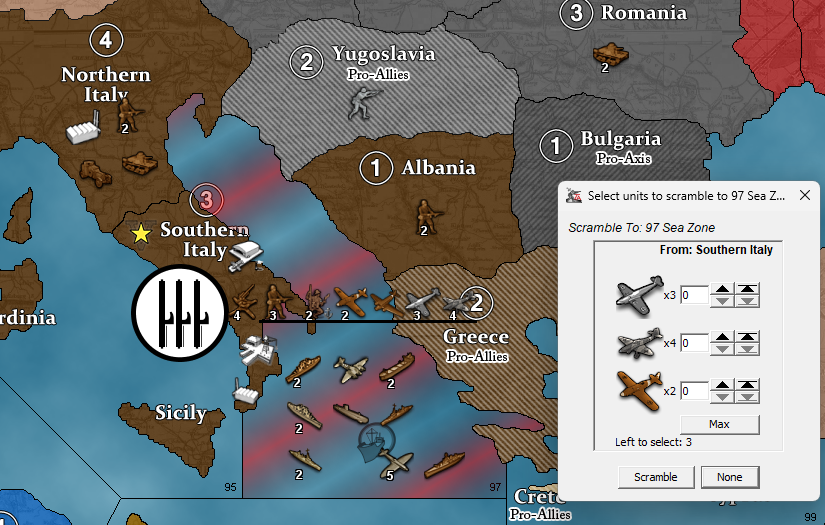
Task: Increase the x2 brown fighter count by one
Action: (720, 385)
